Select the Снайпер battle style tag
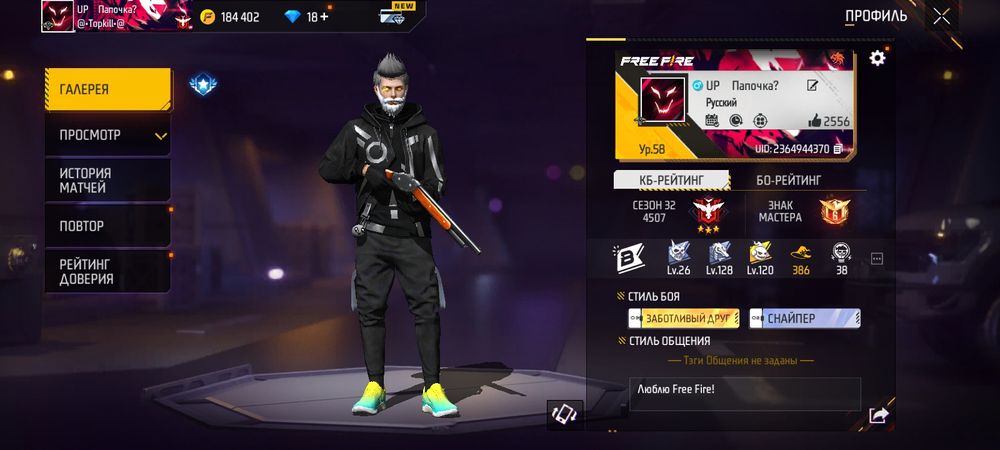This screenshot has width=1000, height=450. click(x=804, y=318)
